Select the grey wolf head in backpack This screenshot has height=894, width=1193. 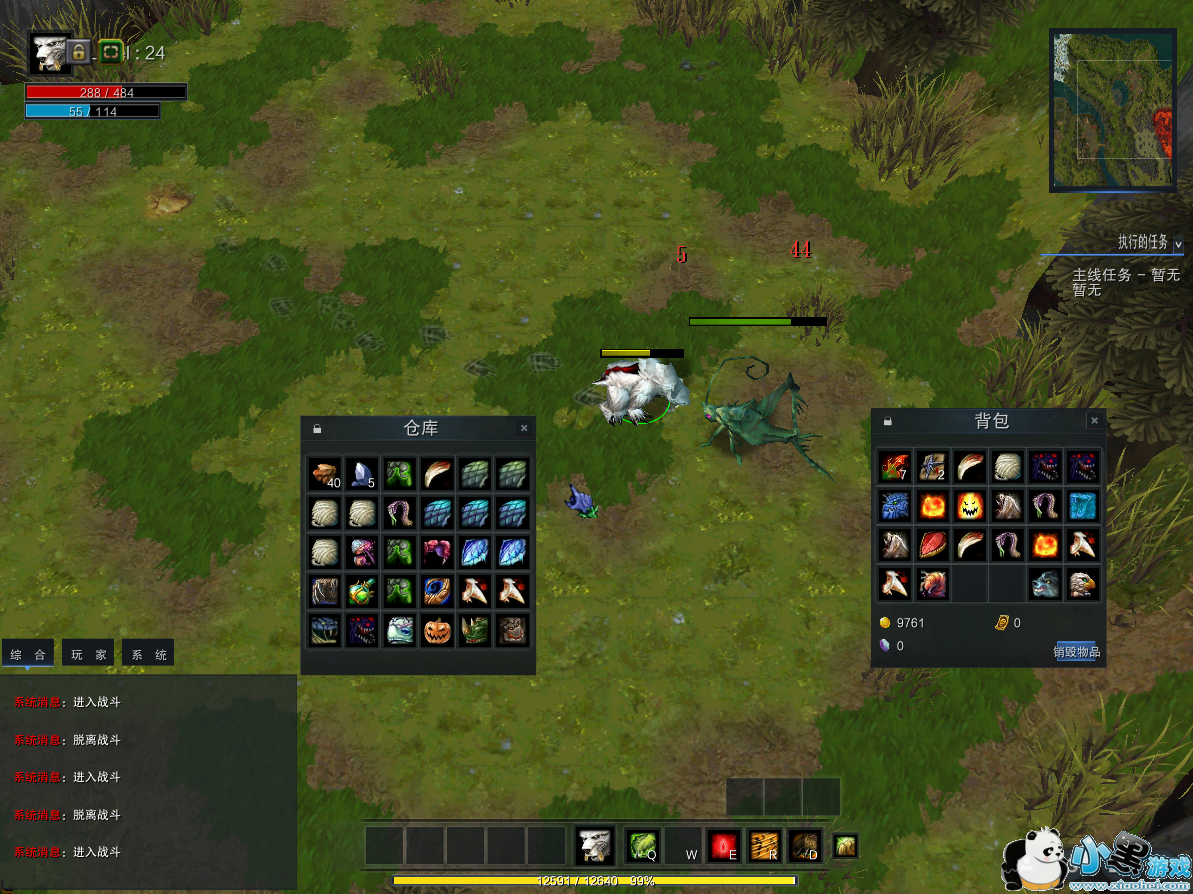(x=1045, y=582)
